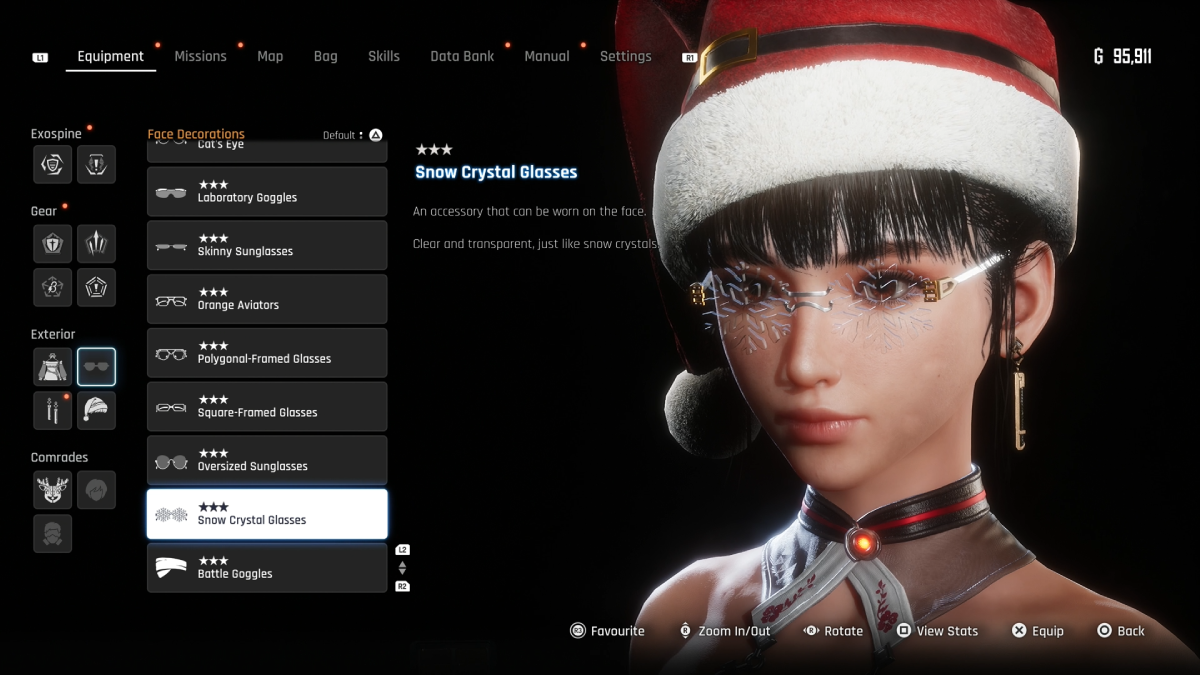Select Polygonal-Framed Glasses
Image resolution: width=1200 pixels, height=675 pixels.
[267, 353]
